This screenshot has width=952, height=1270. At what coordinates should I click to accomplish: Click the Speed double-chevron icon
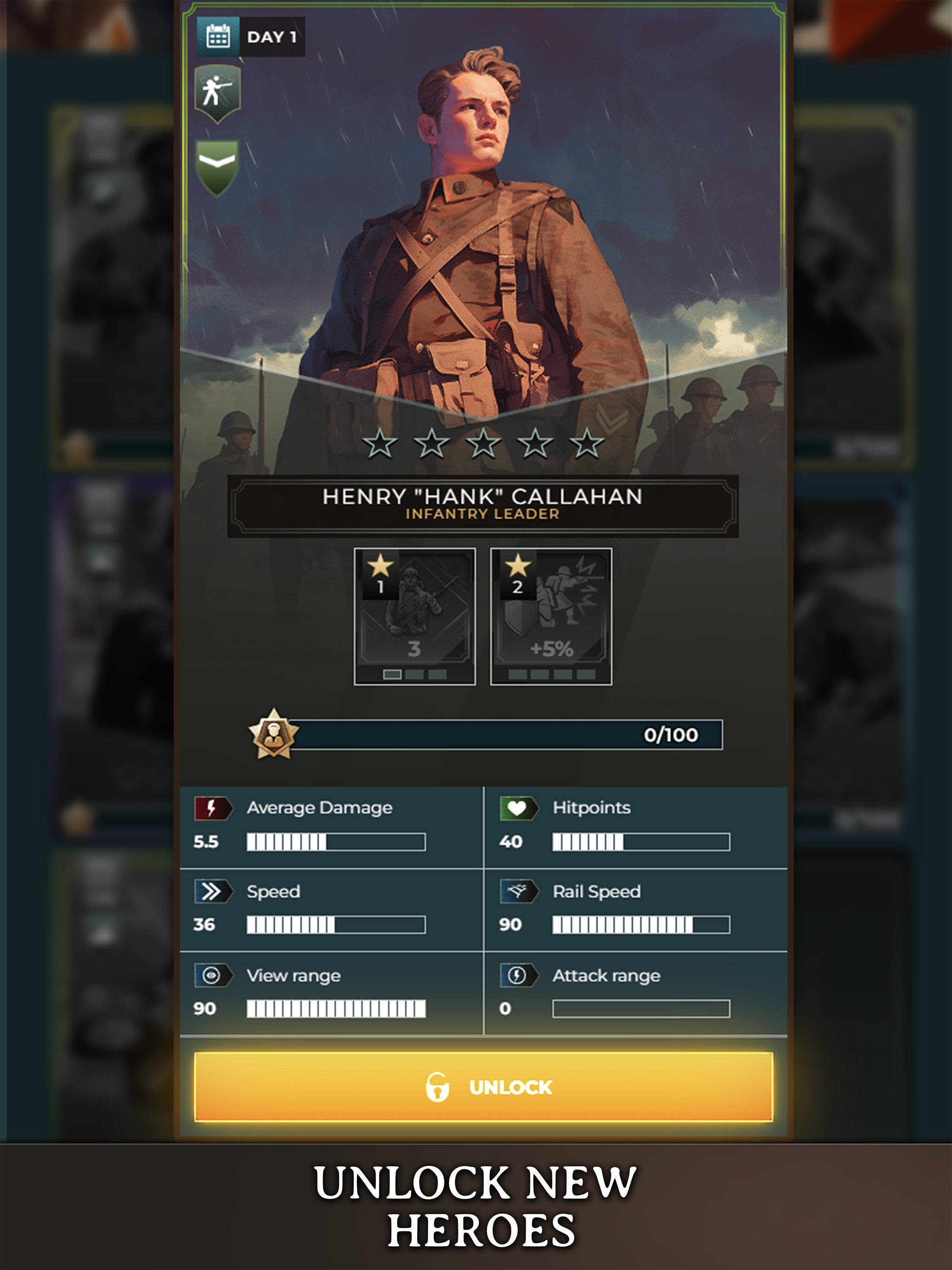[x=213, y=892]
